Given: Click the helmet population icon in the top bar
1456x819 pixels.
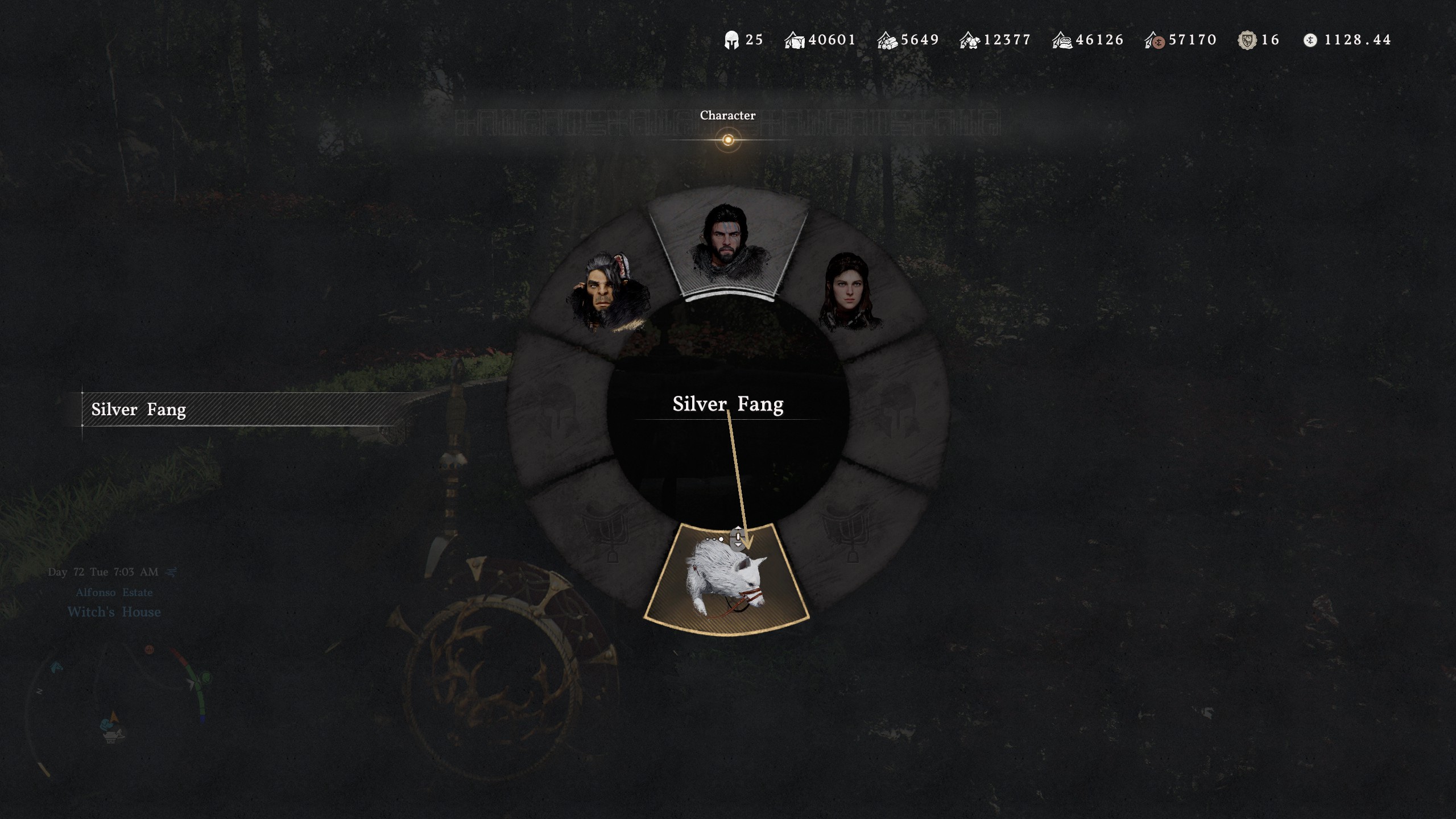Looking at the screenshot, I should tap(733, 39).
